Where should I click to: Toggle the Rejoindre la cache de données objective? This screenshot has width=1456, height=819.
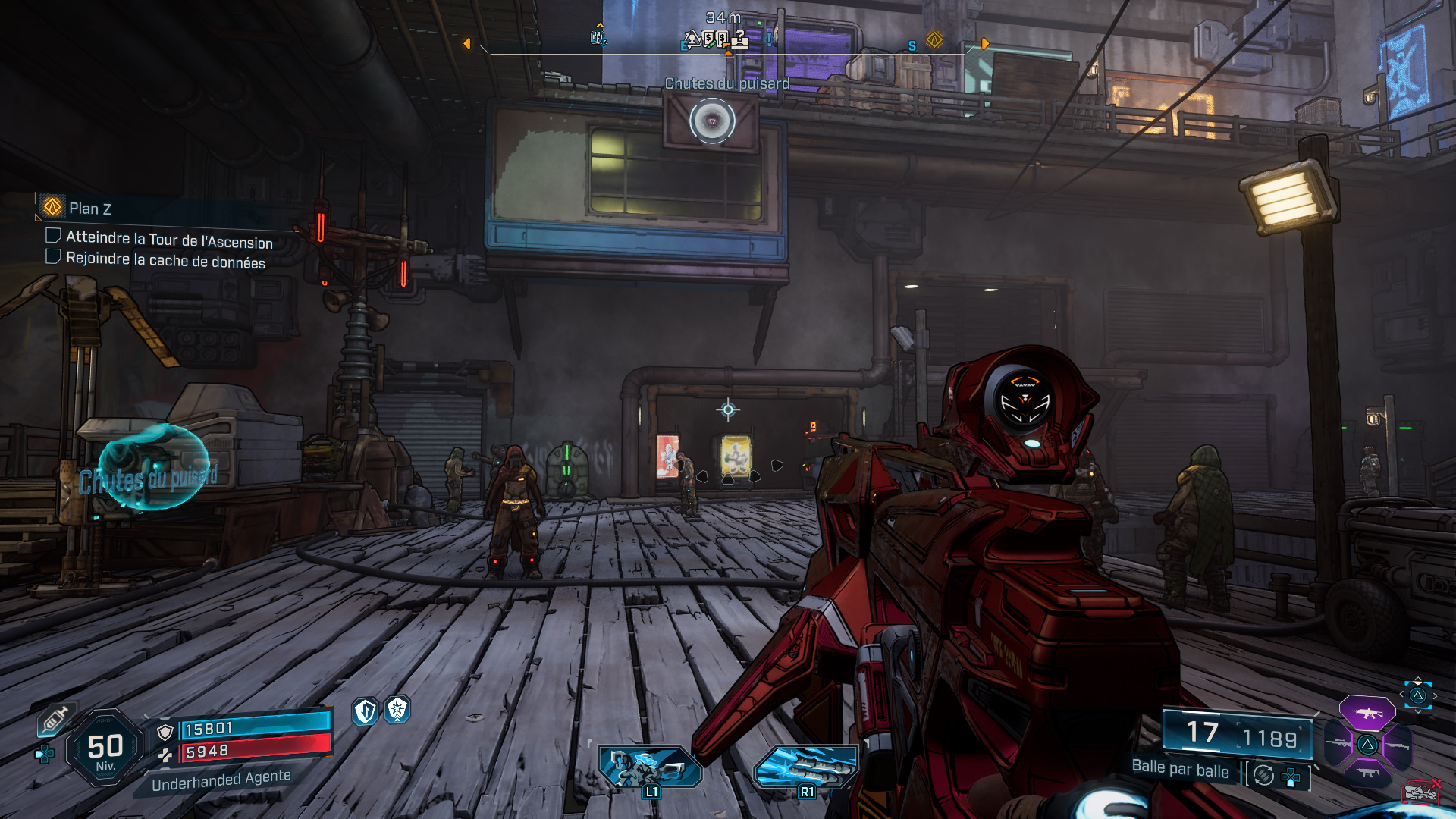[53, 256]
